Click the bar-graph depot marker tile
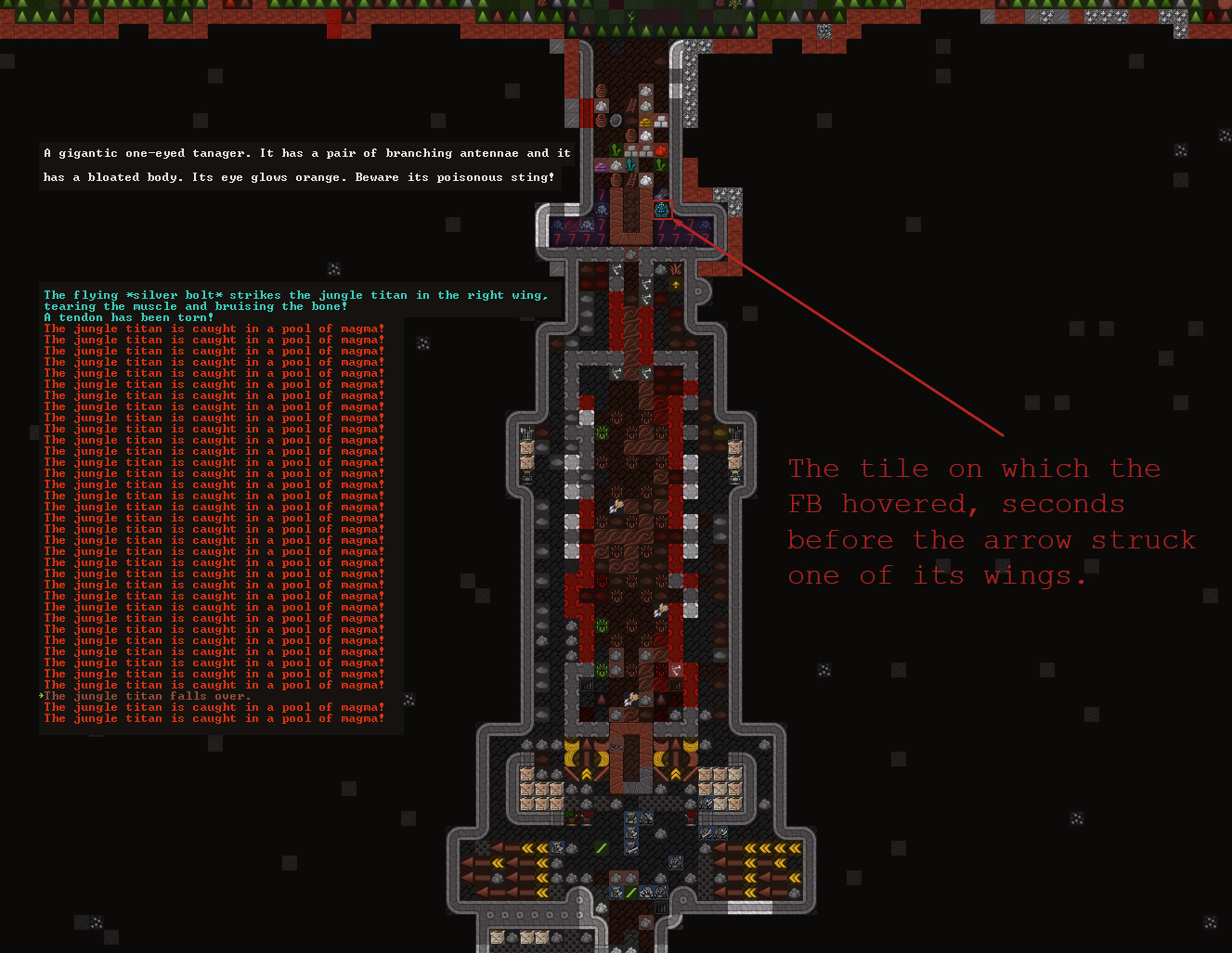The width and height of the screenshot is (1232, 953). [x=661, y=907]
